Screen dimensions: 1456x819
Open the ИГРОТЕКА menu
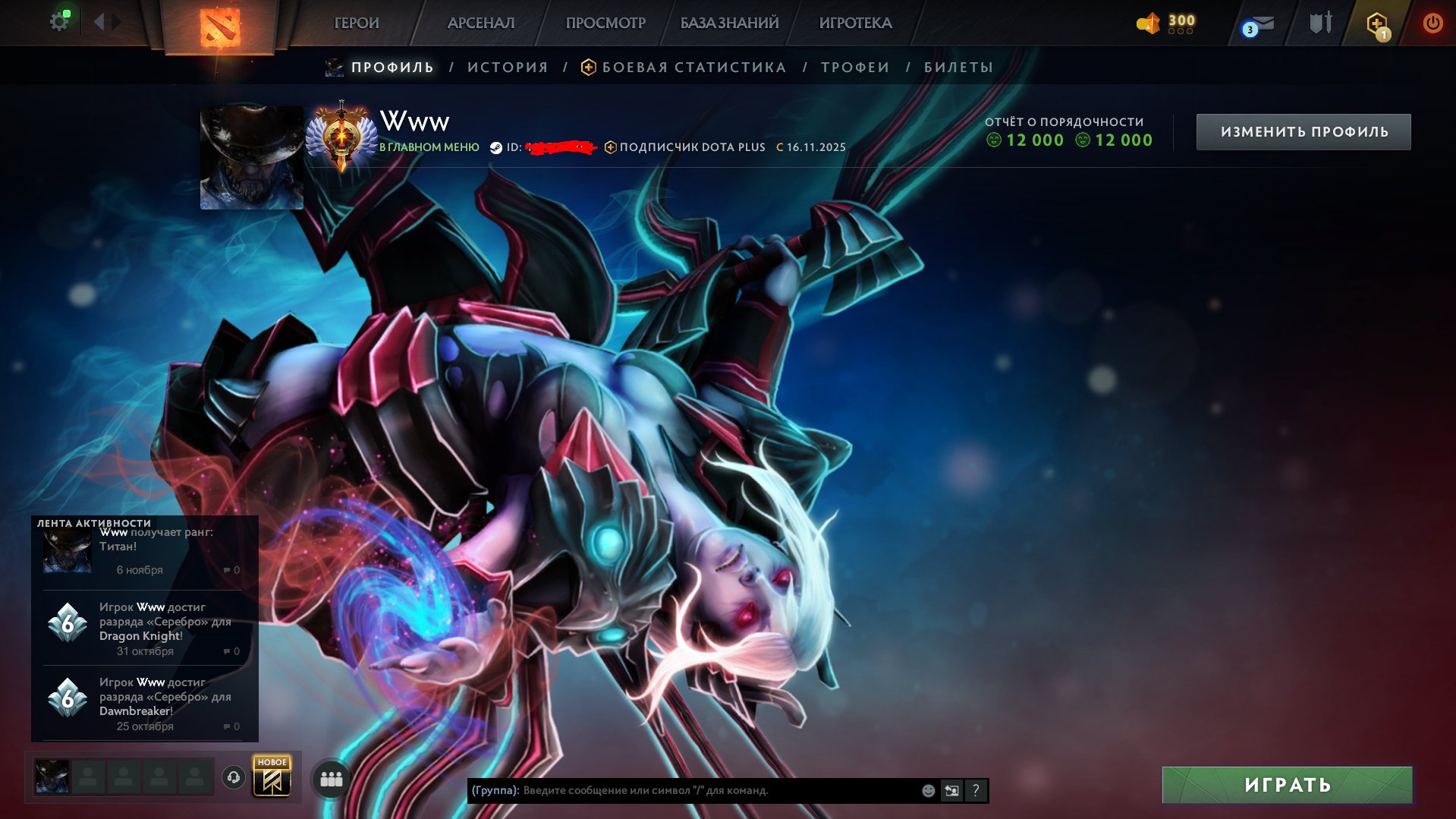856,23
